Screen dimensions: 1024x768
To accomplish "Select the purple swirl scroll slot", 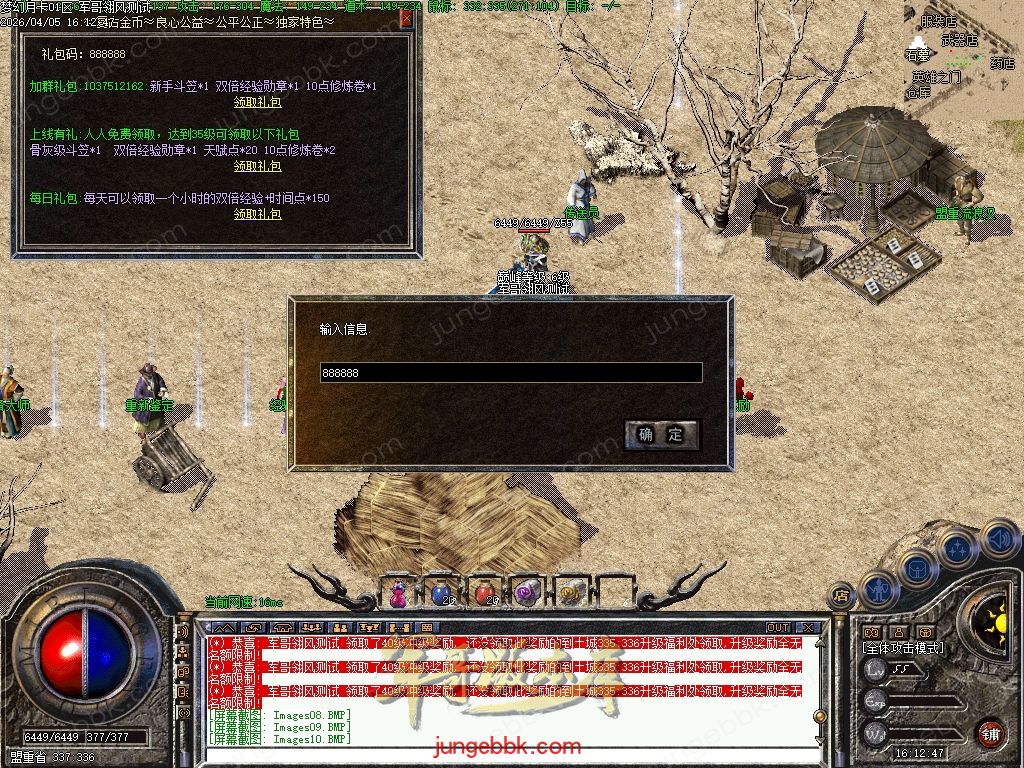I will [526, 593].
